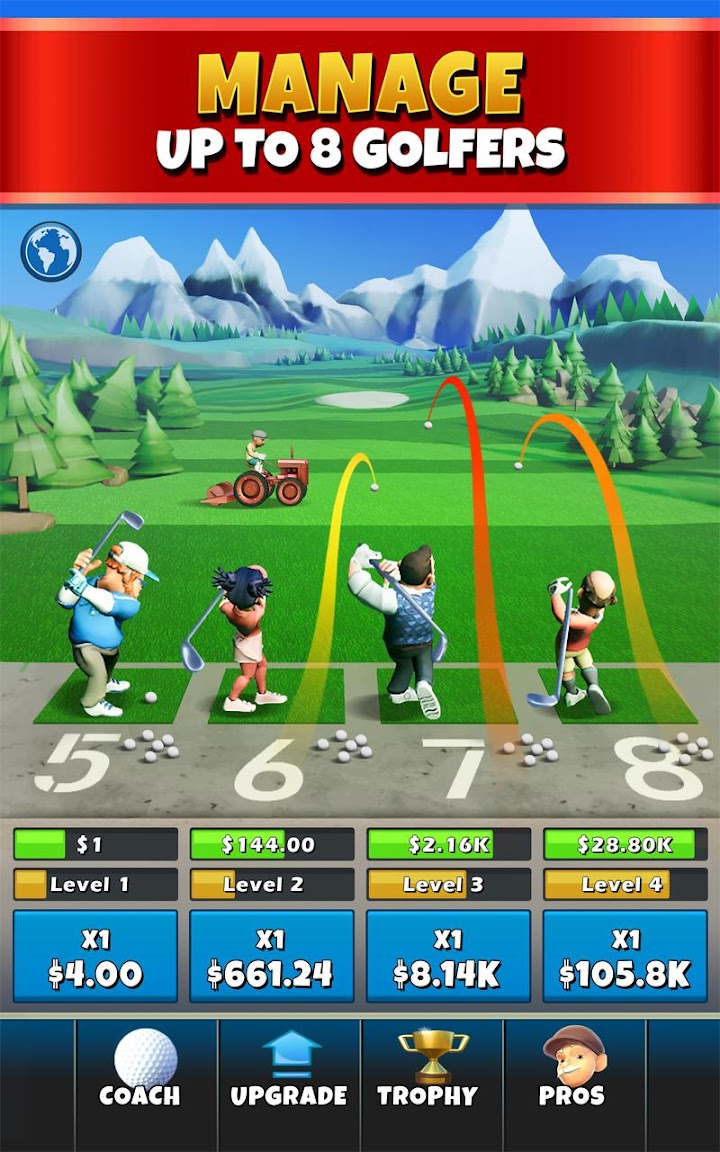The width and height of the screenshot is (720, 1152).
Task: Open the world globe icon
Action: tap(51, 251)
